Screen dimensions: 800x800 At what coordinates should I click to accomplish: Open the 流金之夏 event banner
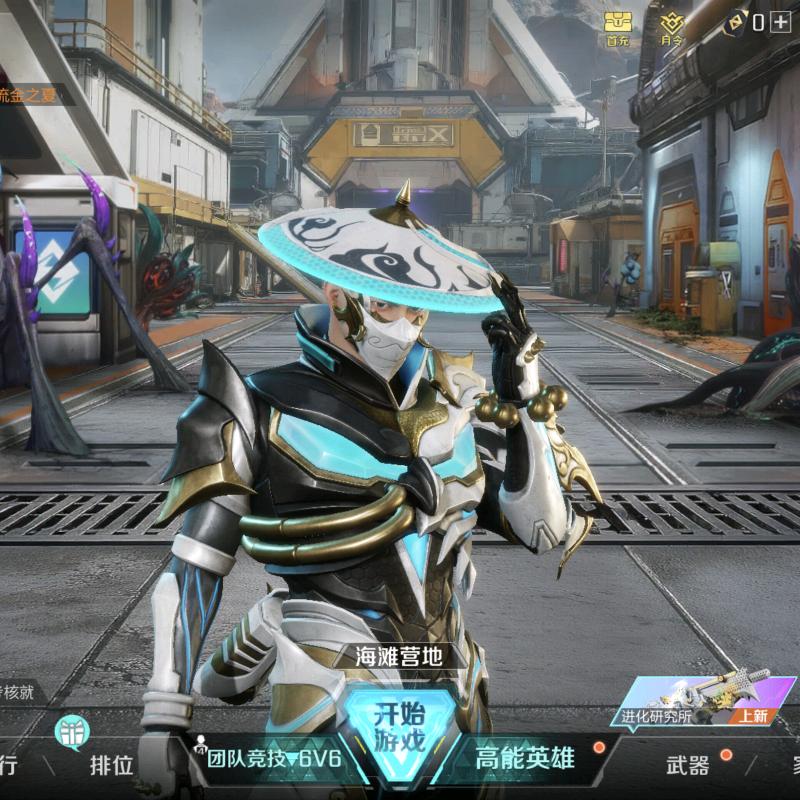36,96
